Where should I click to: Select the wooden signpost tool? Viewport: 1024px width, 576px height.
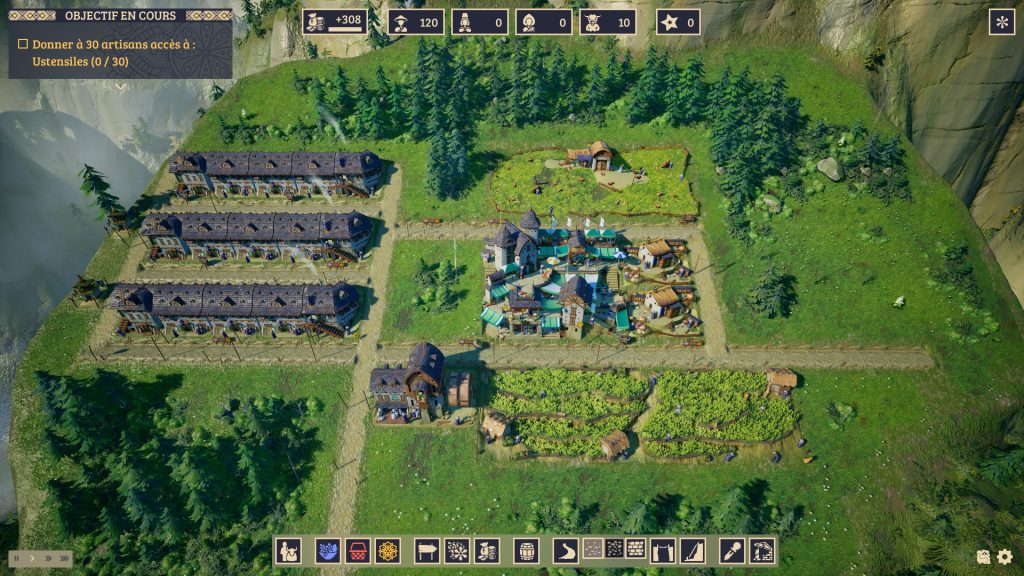(x=427, y=550)
